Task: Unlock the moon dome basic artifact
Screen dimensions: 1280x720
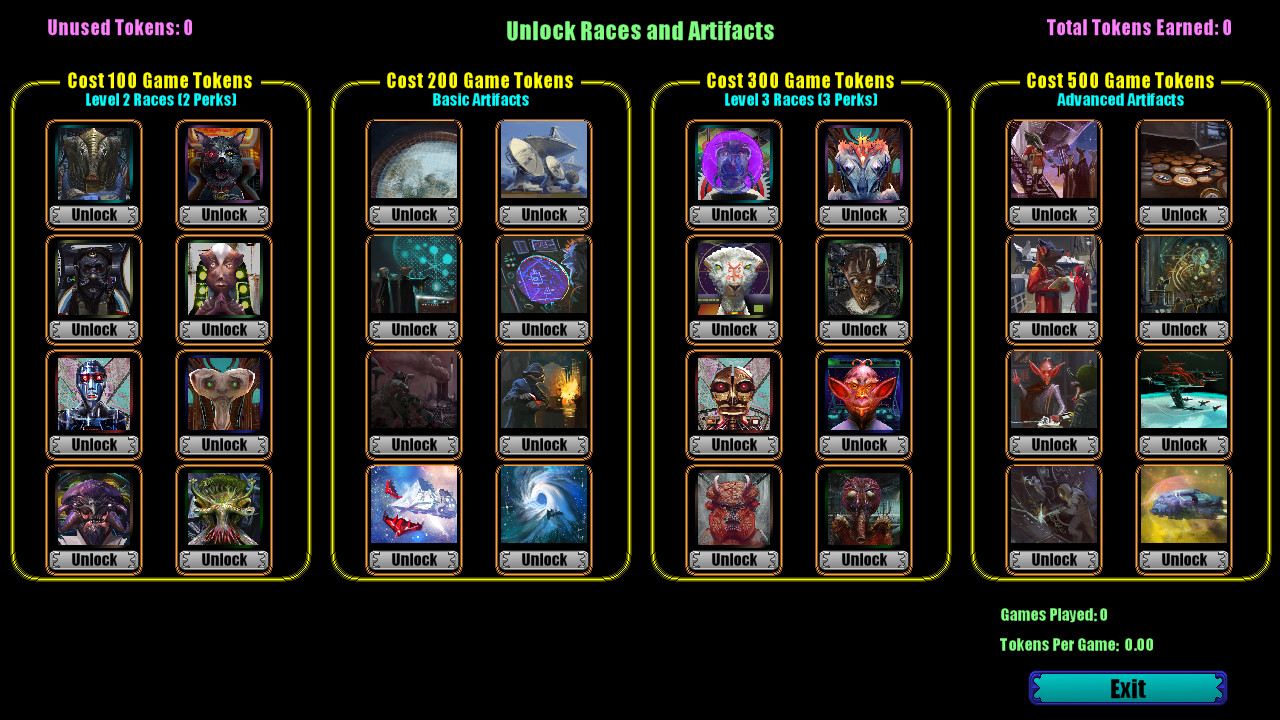Action: (413, 214)
